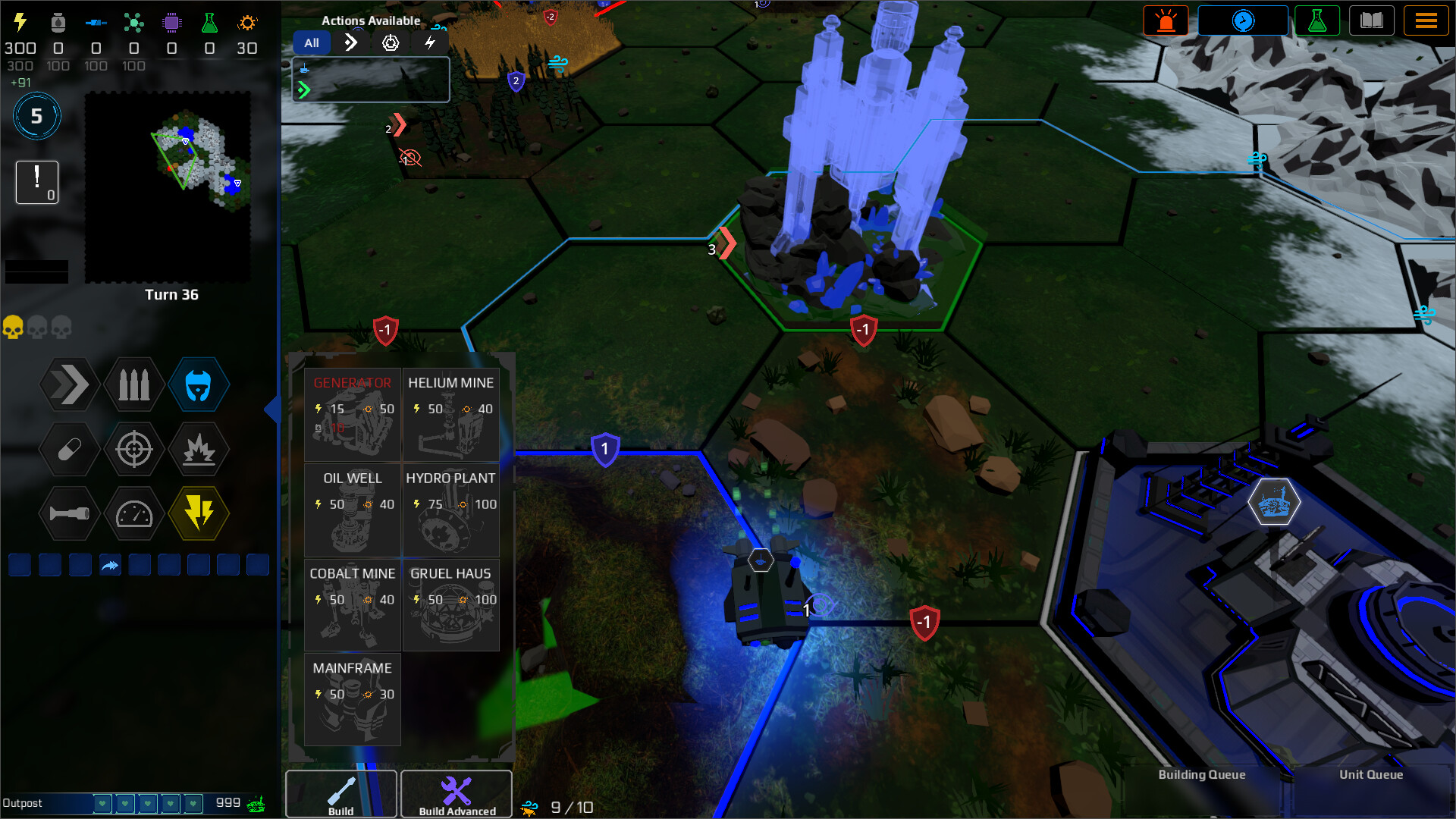Click the orange alert siren icon
The height and width of the screenshot is (819, 1456).
tap(1166, 20)
